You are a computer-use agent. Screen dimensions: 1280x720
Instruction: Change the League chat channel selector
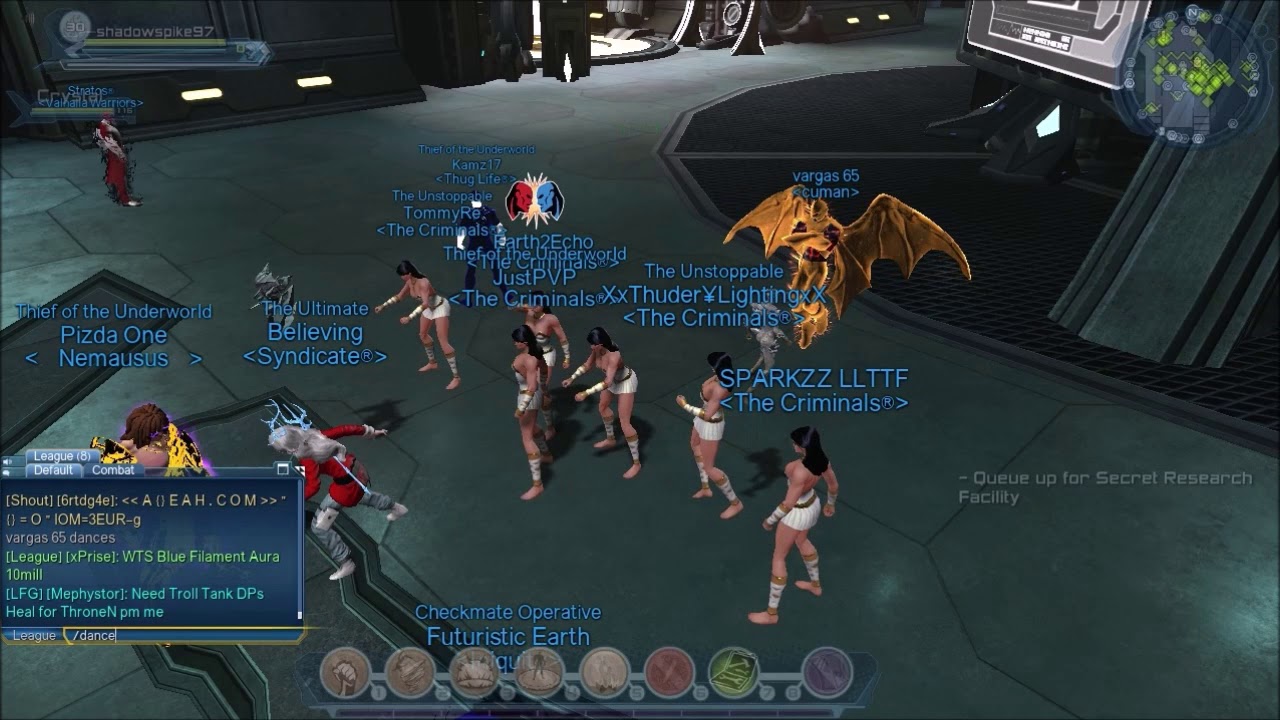34,635
